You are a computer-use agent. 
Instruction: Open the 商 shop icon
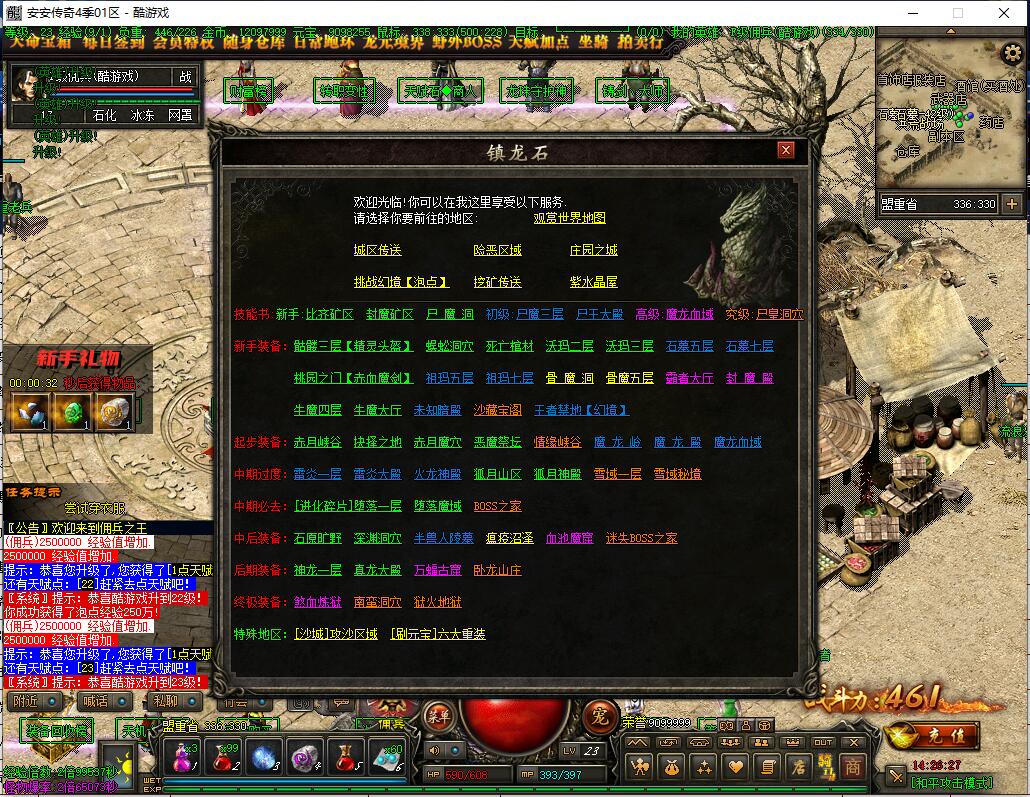(852, 767)
